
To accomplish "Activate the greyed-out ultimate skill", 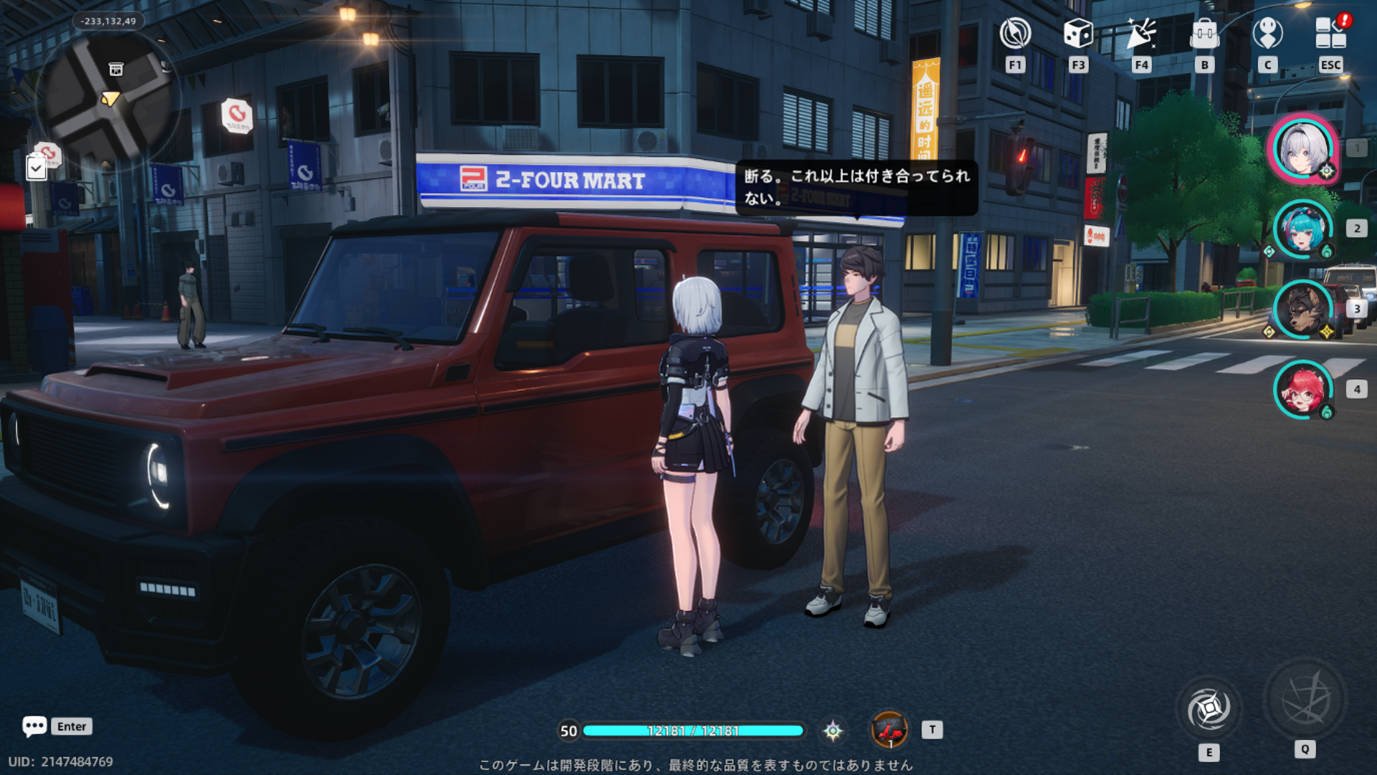I will [1304, 699].
